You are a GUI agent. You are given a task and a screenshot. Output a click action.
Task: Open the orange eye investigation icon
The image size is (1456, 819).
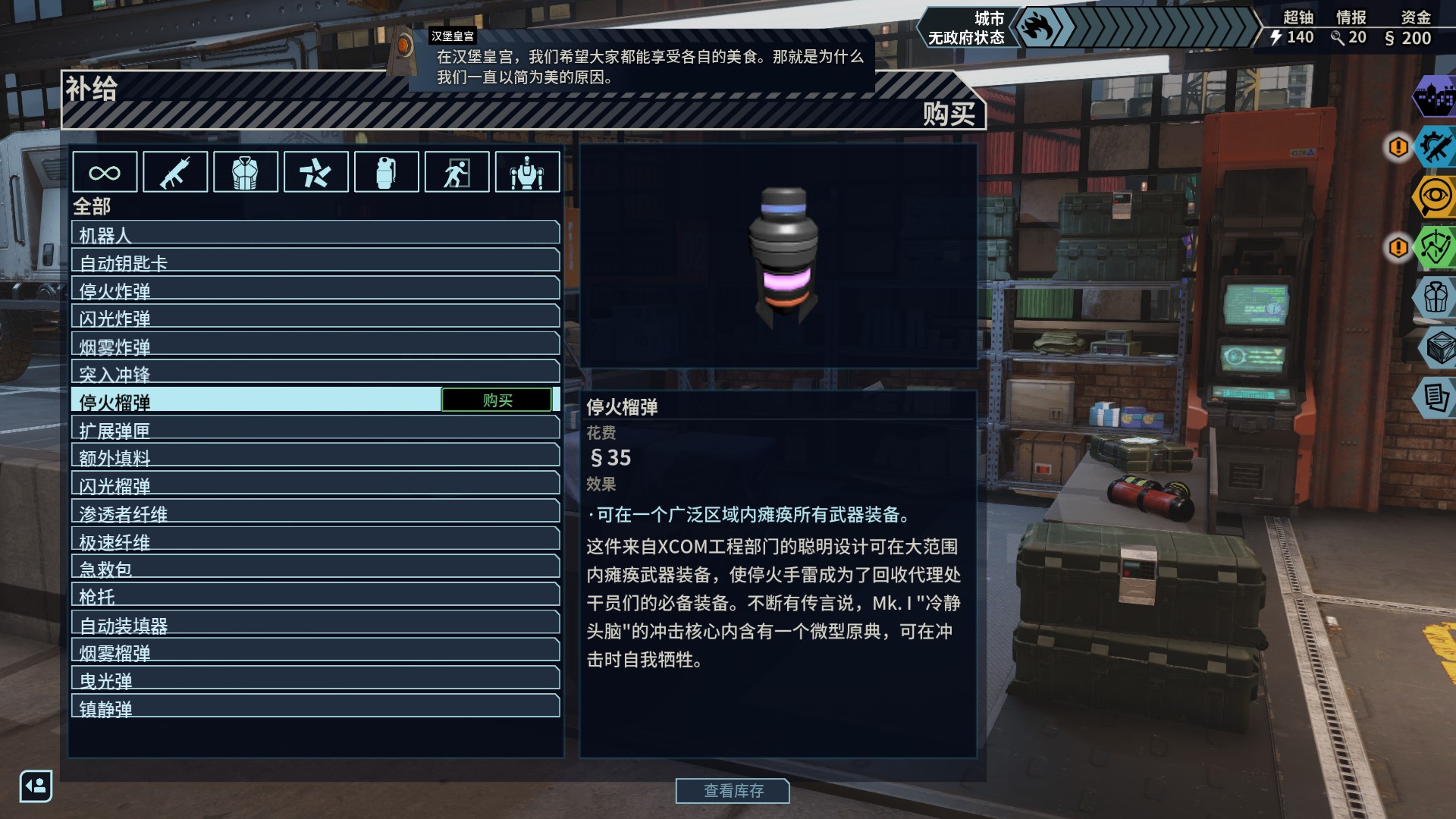1436,197
